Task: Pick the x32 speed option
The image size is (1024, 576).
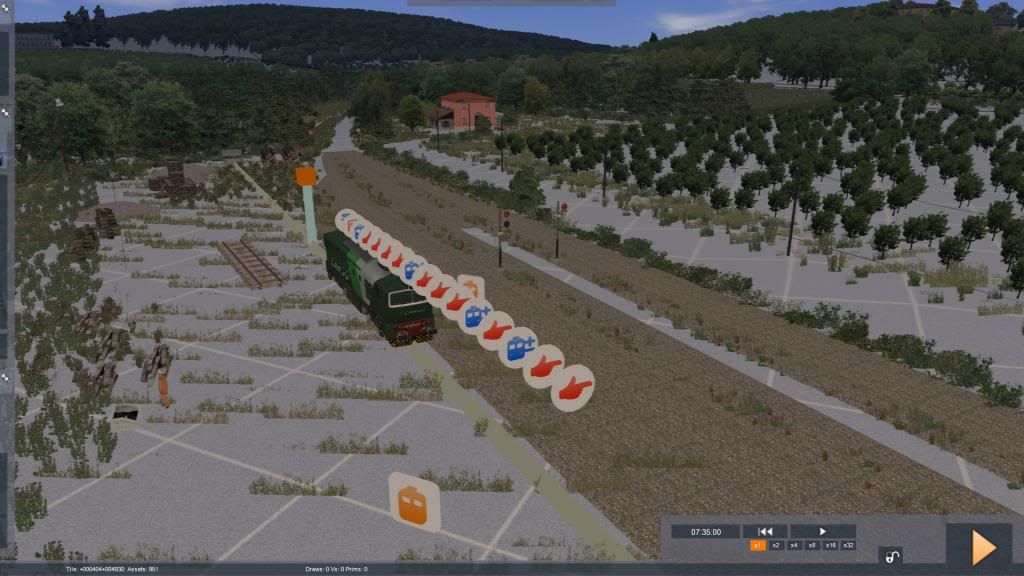Action: 848,545
